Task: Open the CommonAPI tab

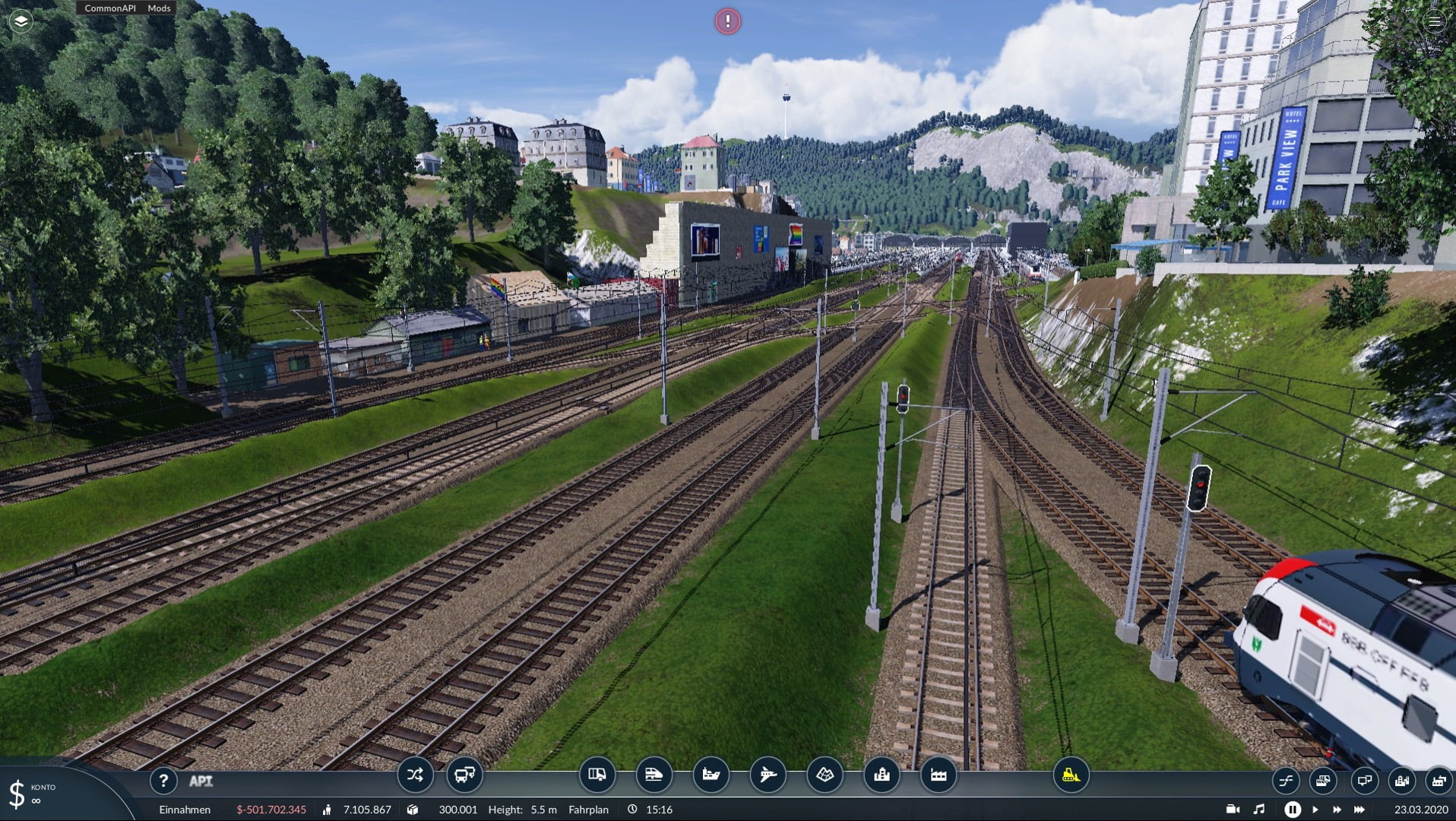Action: pyautogui.click(x=109, y=8)
